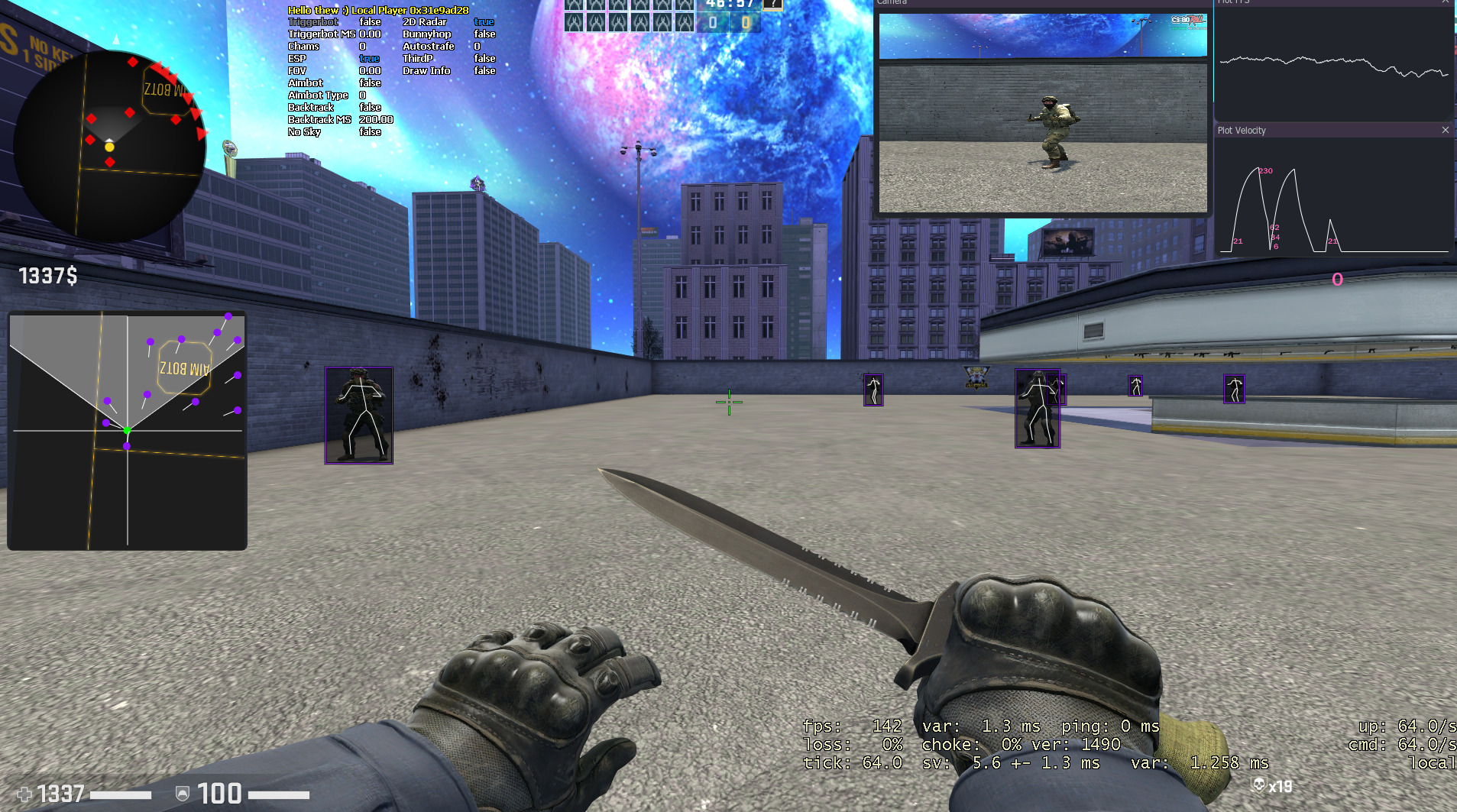Select the Backtrack MS menu entry
This screenshot has width=1457, height=812.
[x=319, y=120]
